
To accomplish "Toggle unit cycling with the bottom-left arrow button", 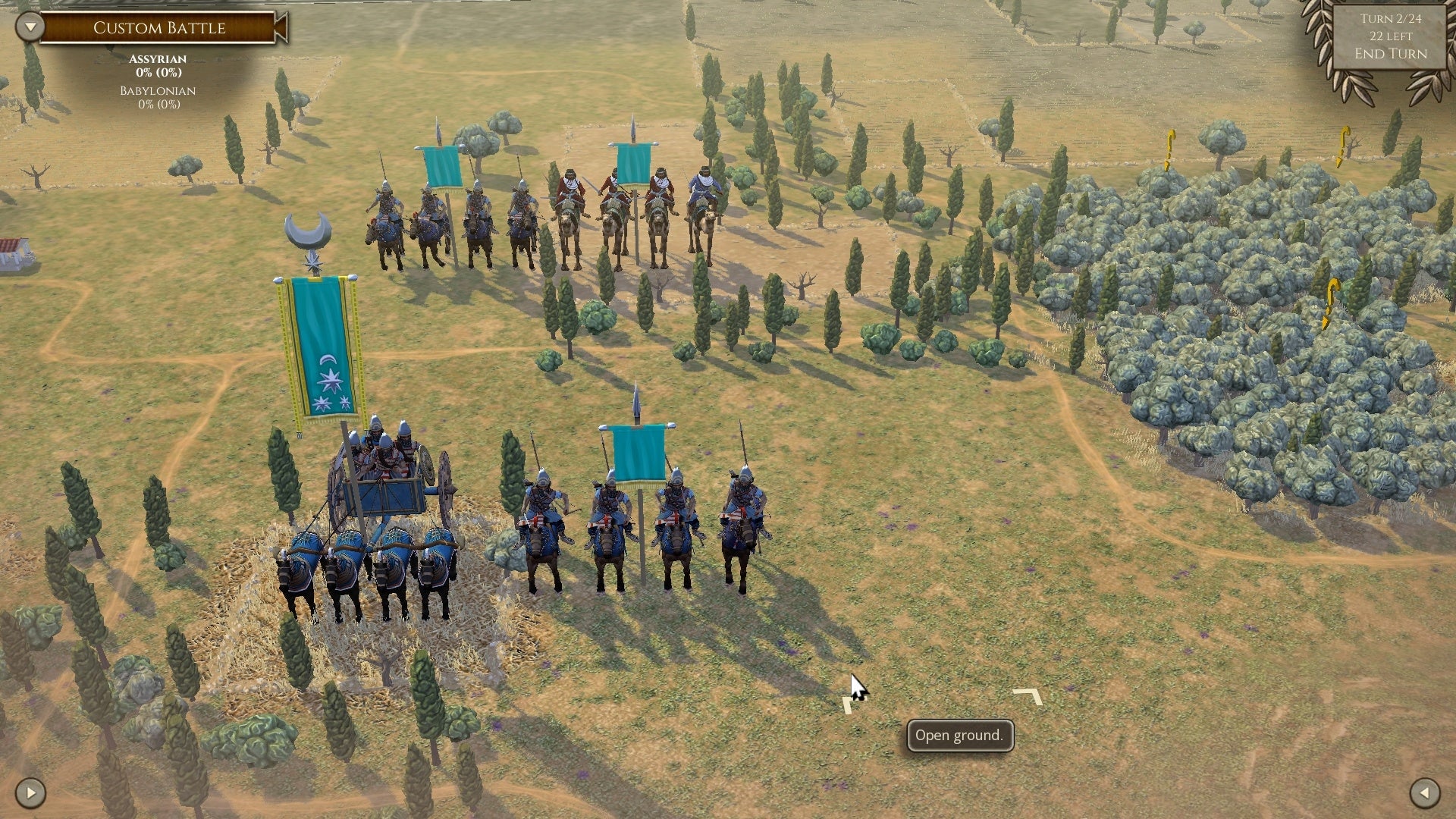I will point(30,795).
